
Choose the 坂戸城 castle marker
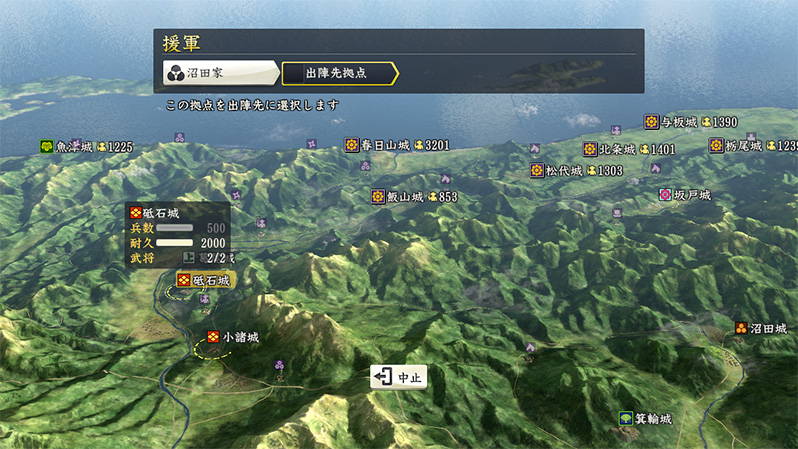666,195
